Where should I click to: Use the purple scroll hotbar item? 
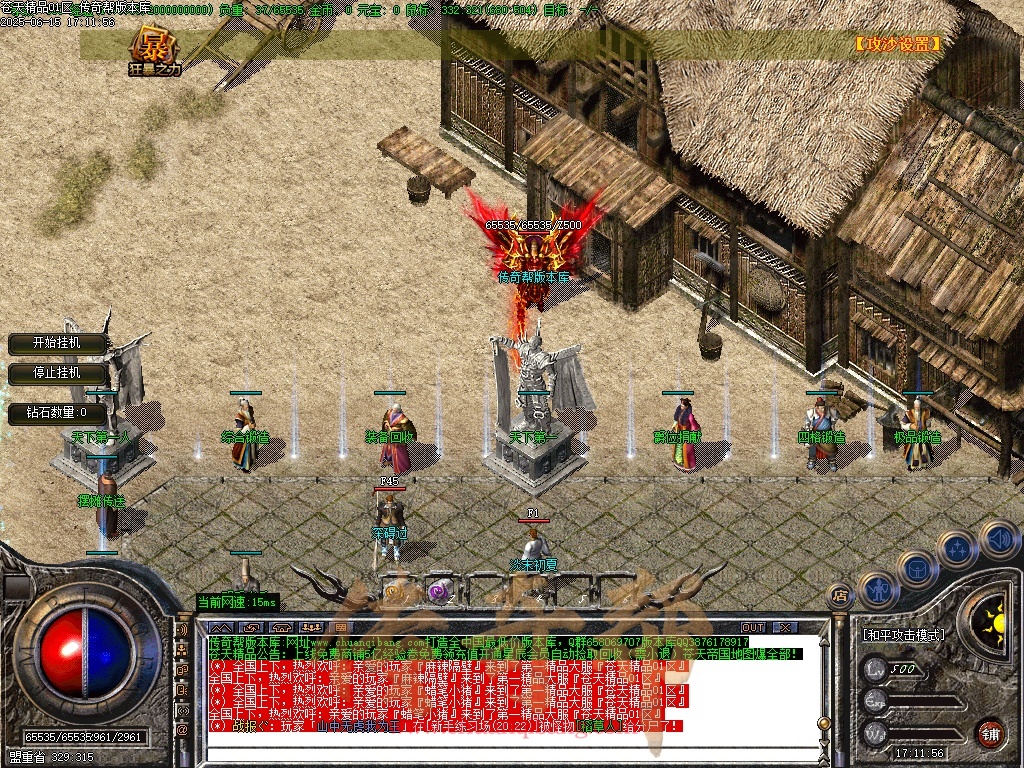coord(437,592)
